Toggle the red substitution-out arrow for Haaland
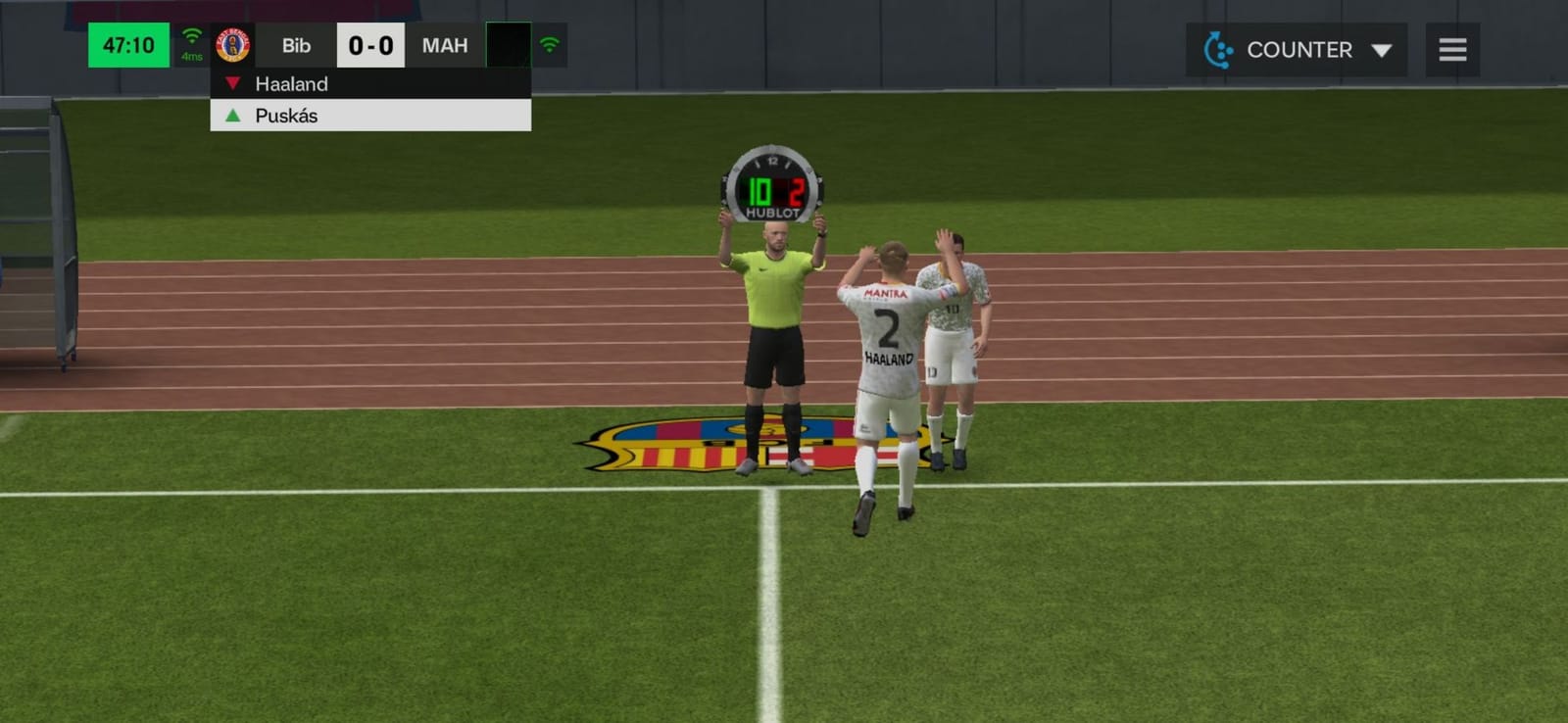Viewport: 1568px width, 723px height. point(232,83)
